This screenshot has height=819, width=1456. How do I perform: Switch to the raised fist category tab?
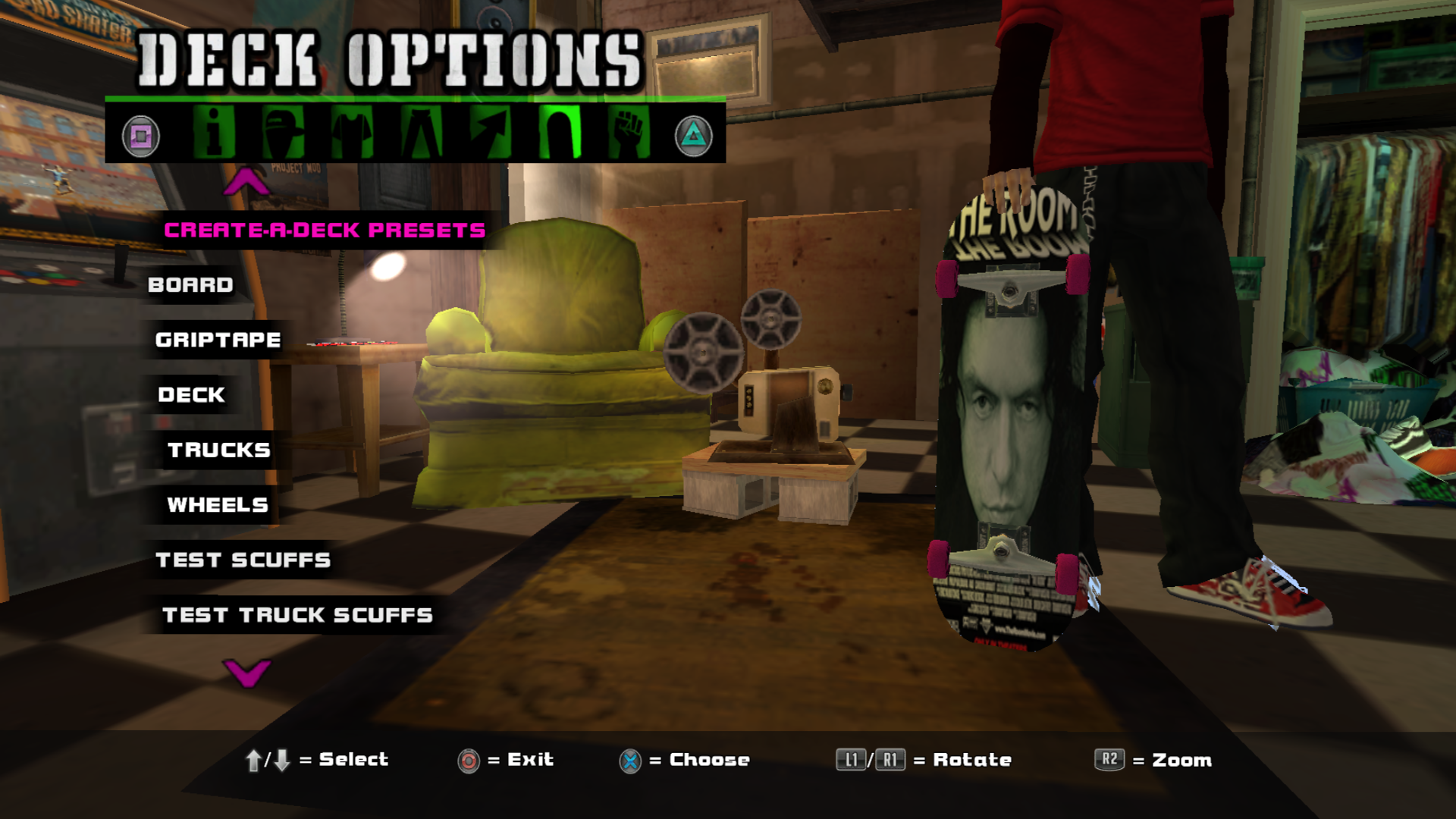tap(629, 132)
